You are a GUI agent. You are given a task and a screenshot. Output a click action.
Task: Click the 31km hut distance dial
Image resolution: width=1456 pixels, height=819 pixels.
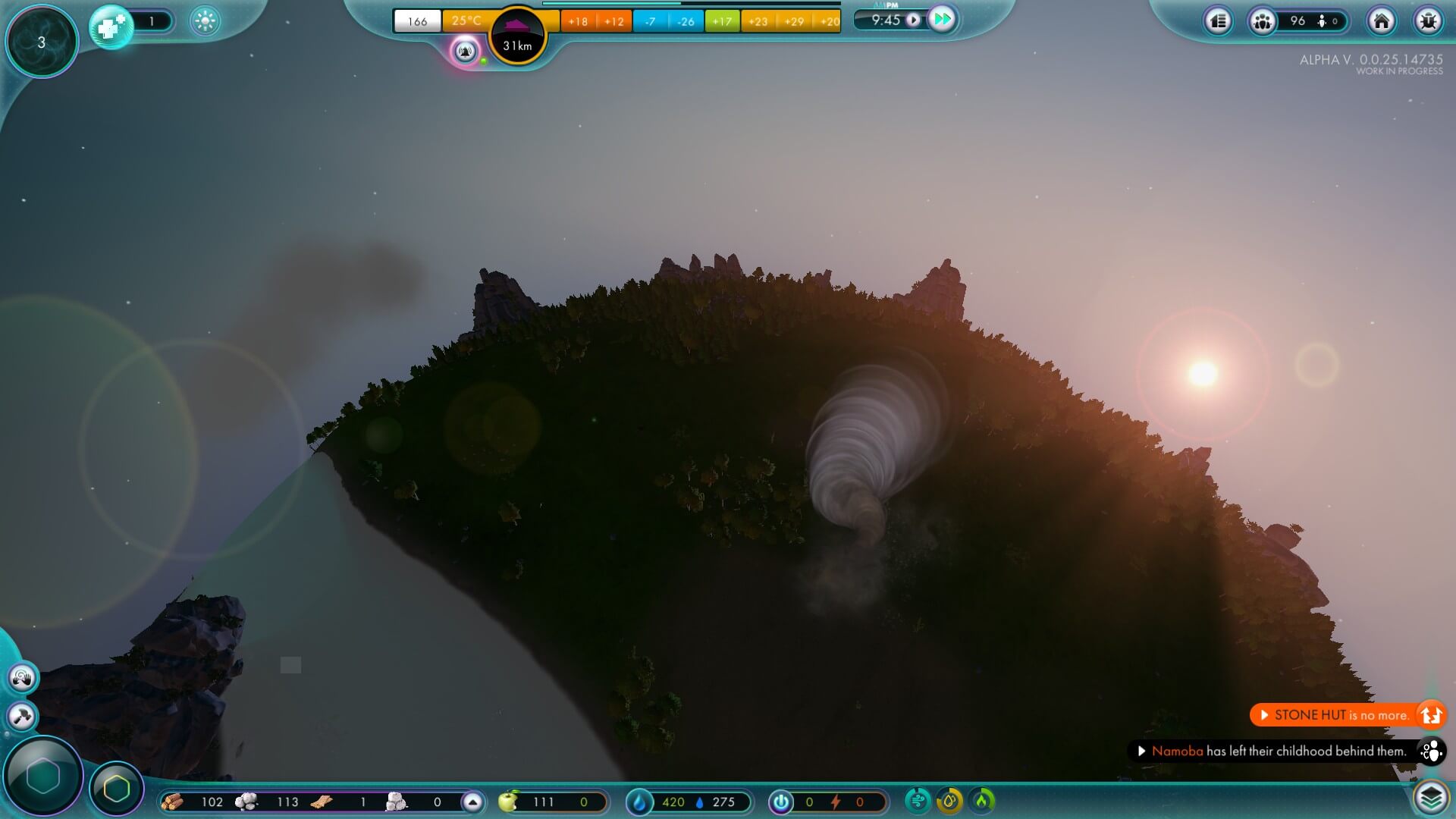[518, 36]
